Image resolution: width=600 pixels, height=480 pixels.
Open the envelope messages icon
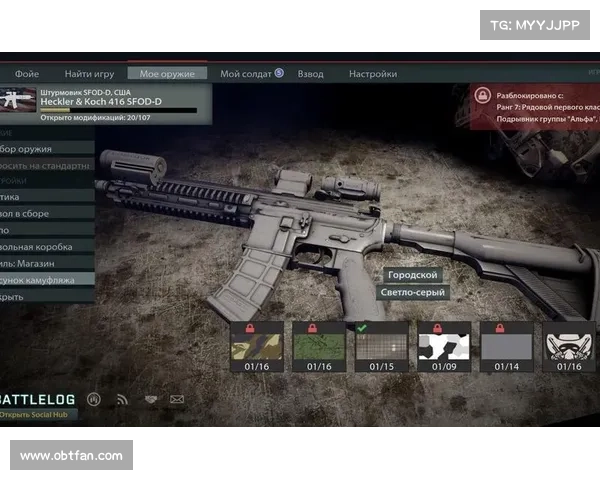(x=177, y=399)
